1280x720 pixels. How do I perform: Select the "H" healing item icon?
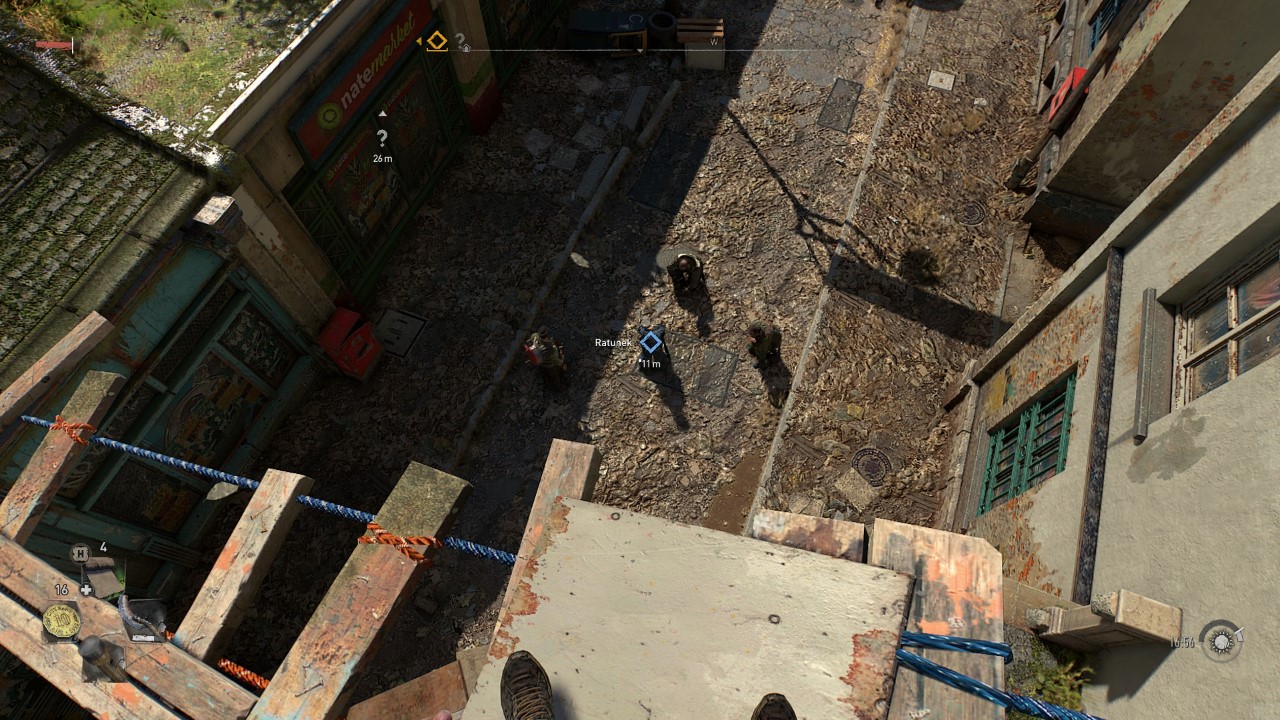point(80,553)
